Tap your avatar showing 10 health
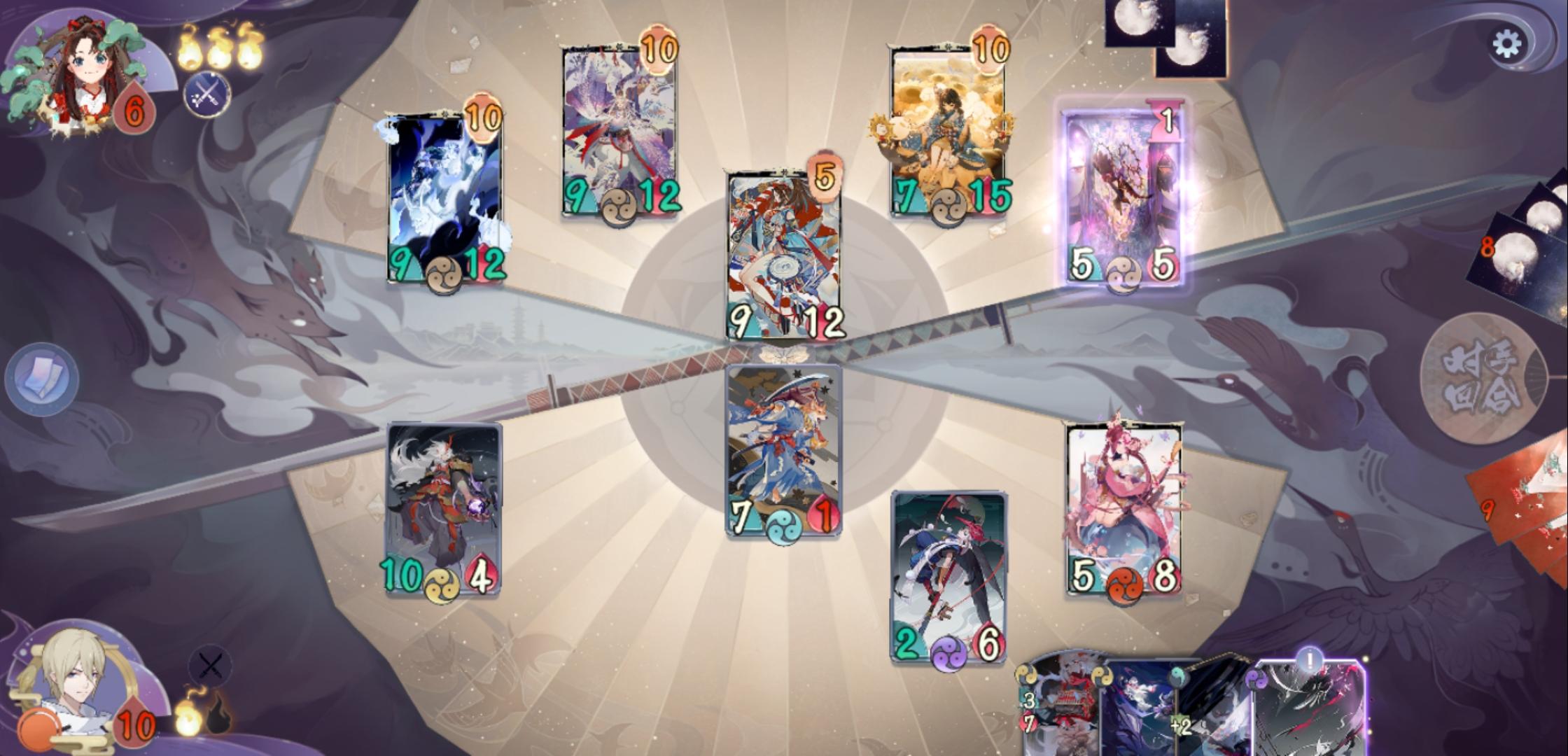The image size is (1568, 756). pos(77,682)
